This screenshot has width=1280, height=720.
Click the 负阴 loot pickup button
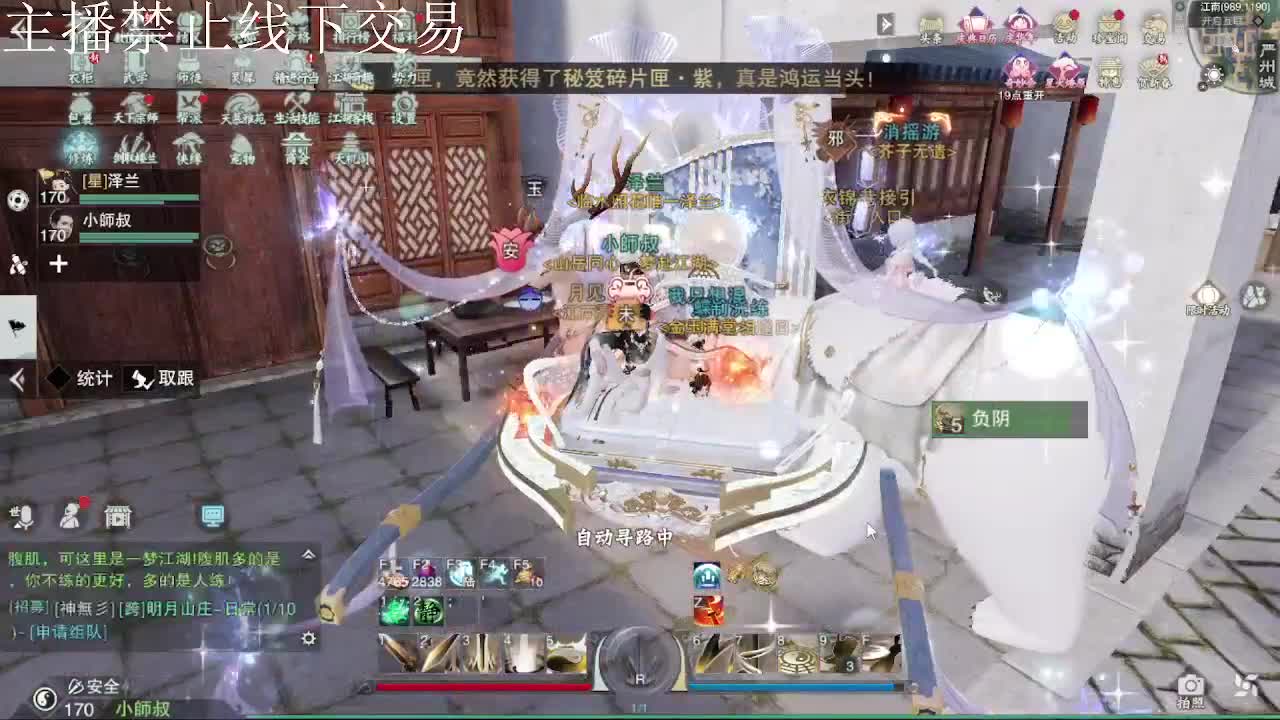(x=990, y=420)
